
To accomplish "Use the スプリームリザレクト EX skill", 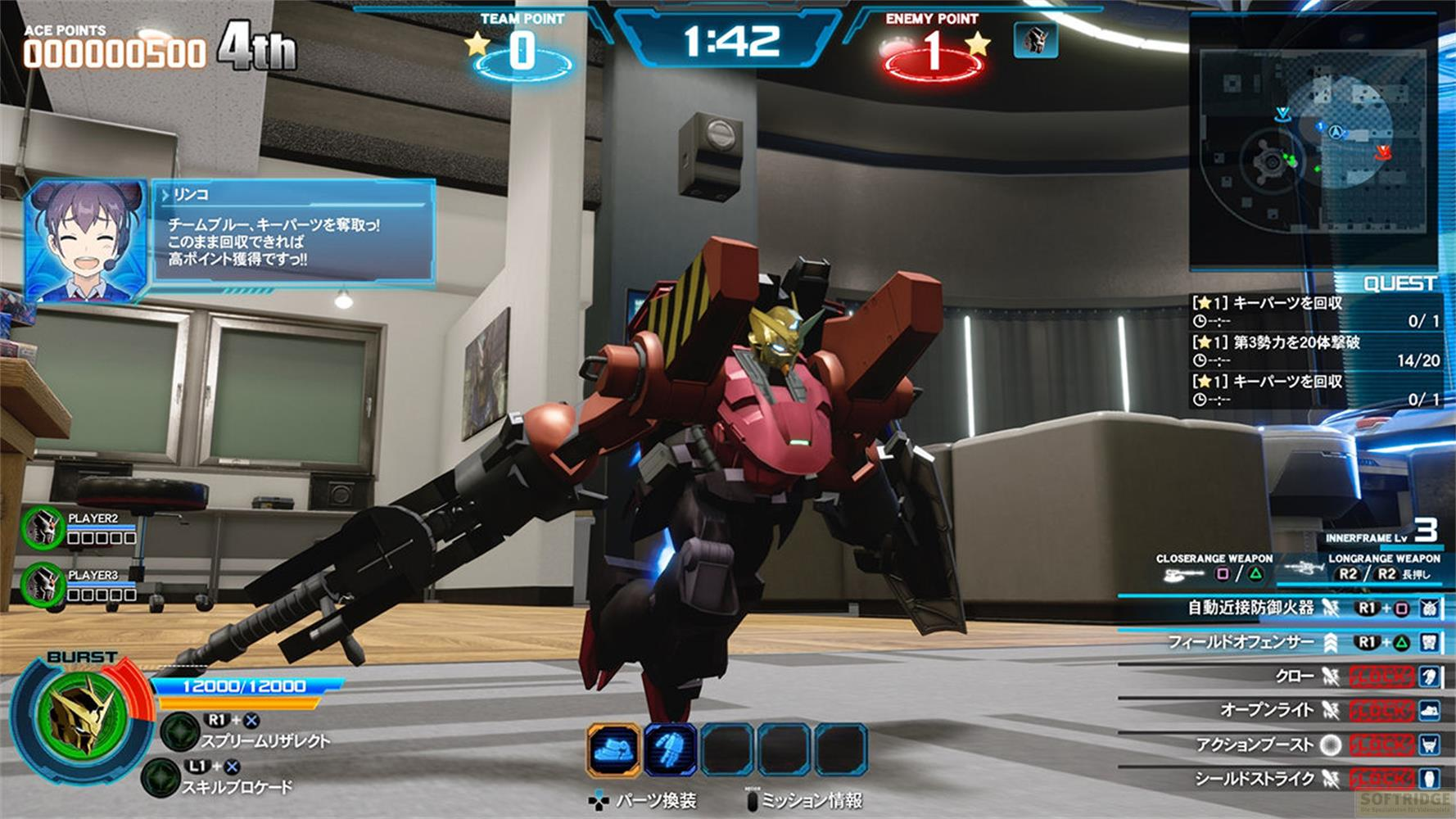I will 179,731.
